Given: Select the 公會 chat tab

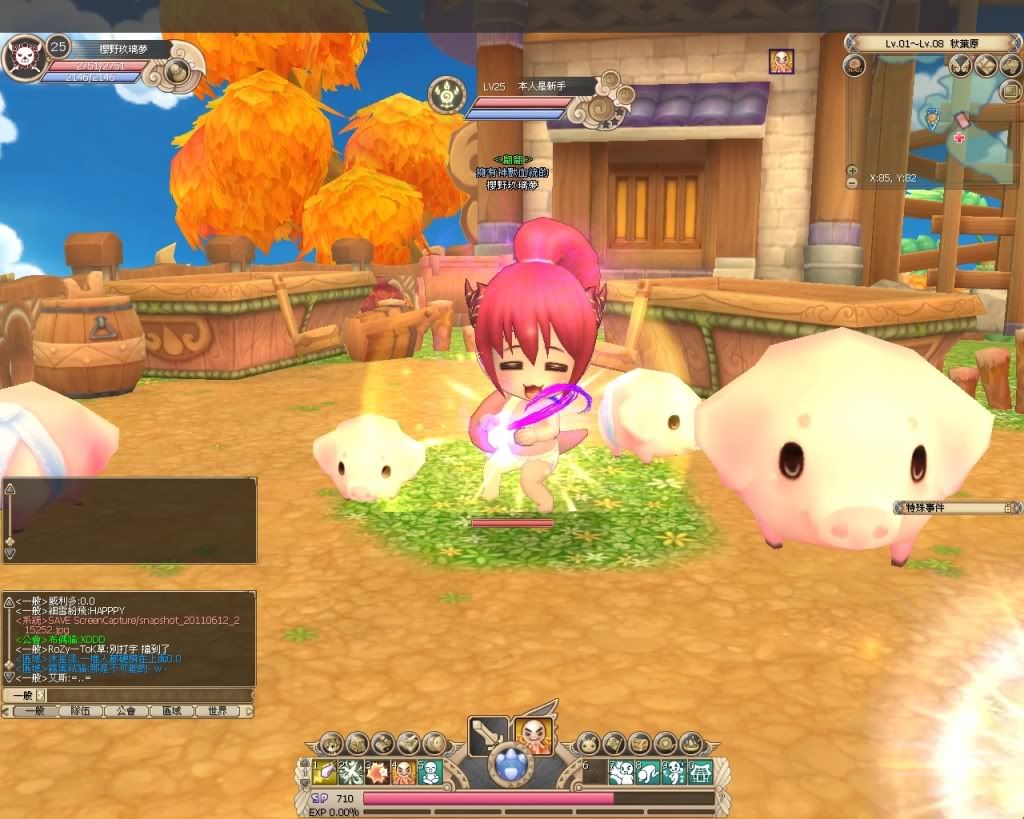Looking at the screenshot, I should click(126, 711).
